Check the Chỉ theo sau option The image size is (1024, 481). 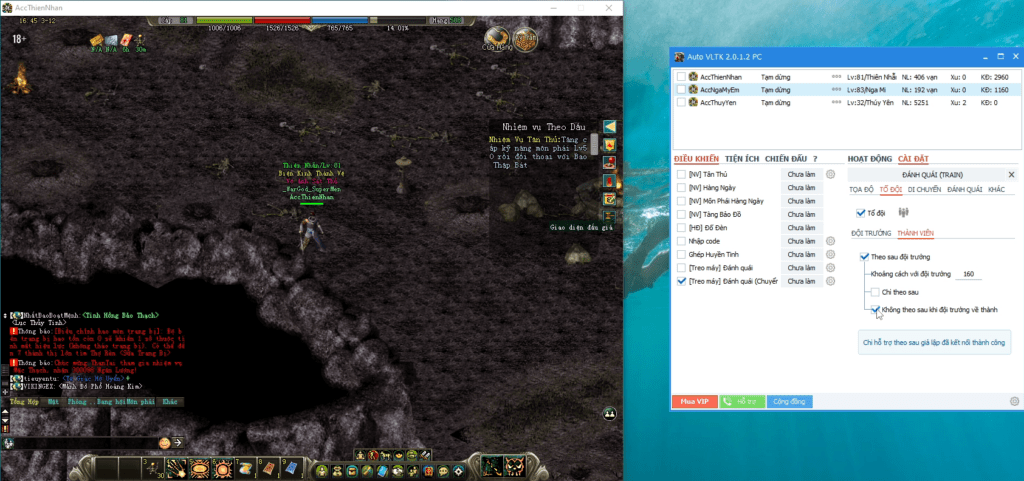pyautogui.click(x=874, y=292)
